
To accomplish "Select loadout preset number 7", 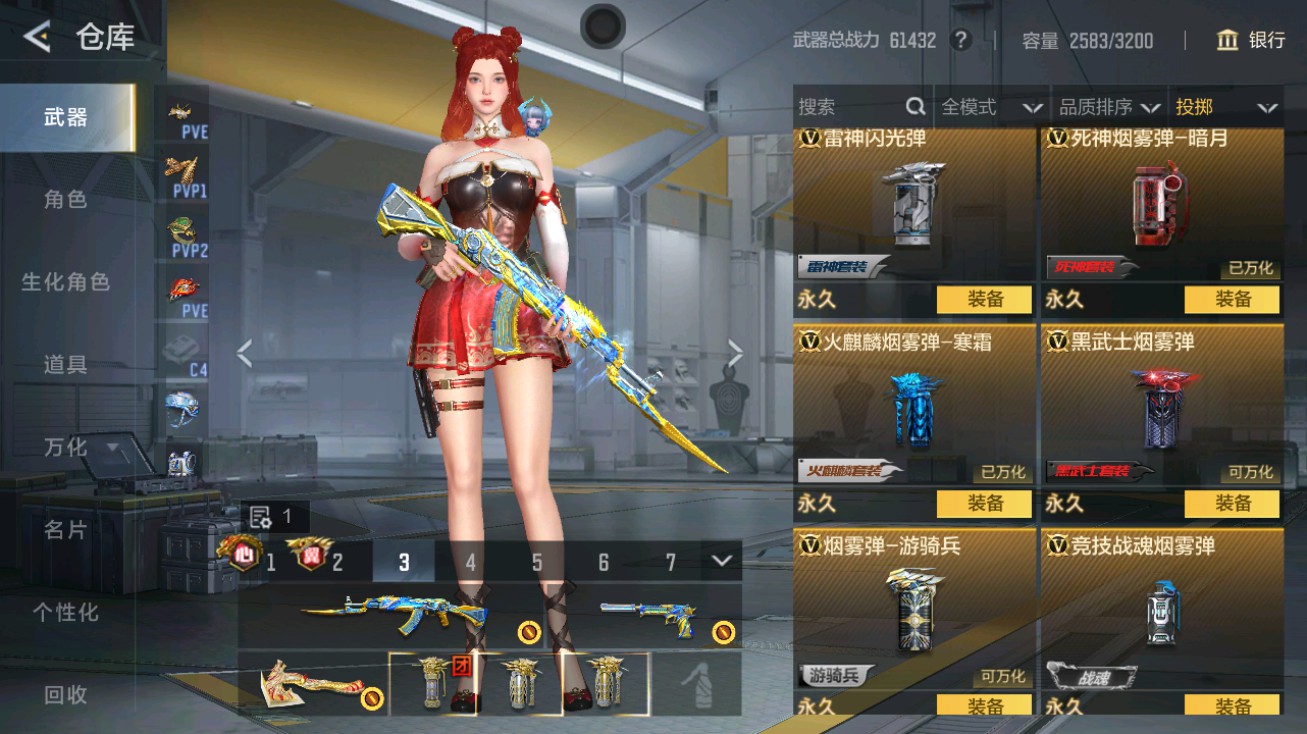I will pyautogui.click(x=670, y=563).
